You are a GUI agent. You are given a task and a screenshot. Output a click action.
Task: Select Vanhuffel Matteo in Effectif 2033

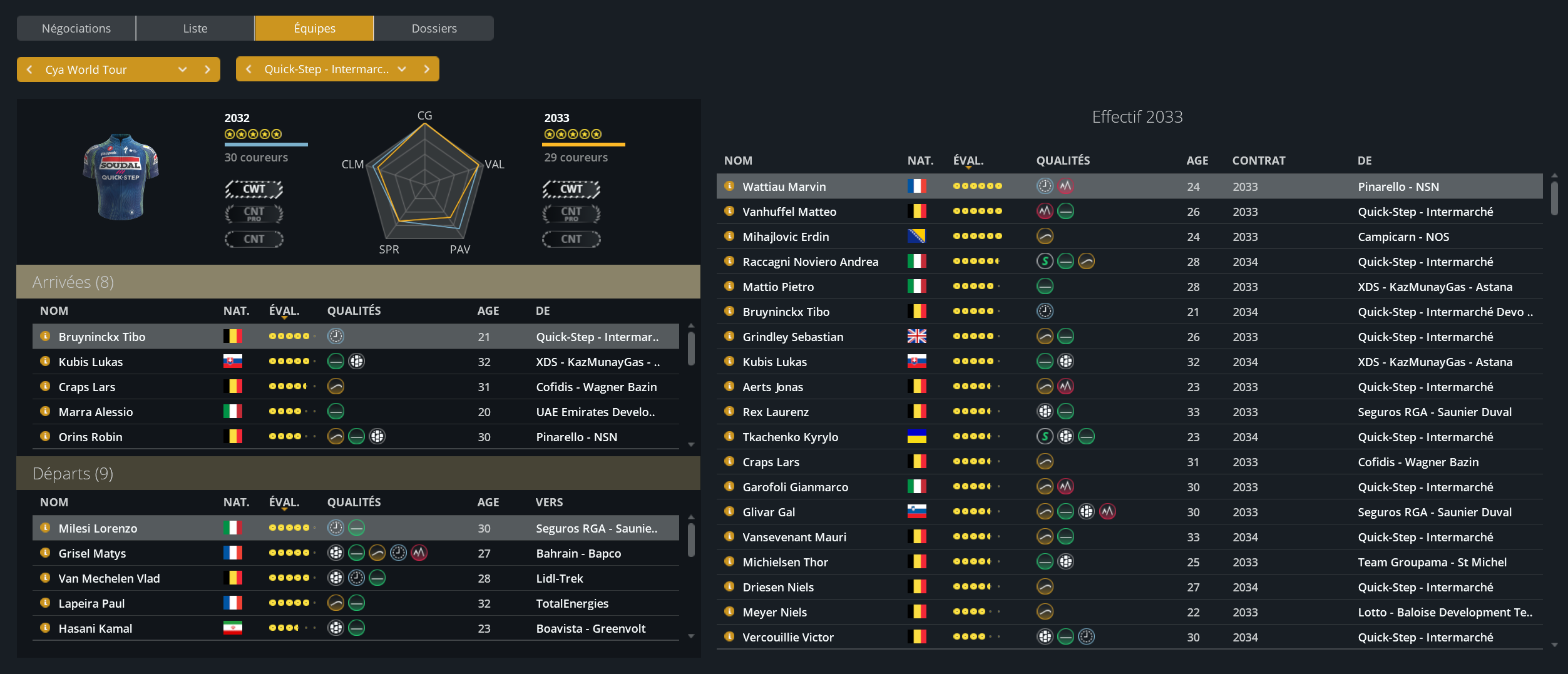pos(789,212)
